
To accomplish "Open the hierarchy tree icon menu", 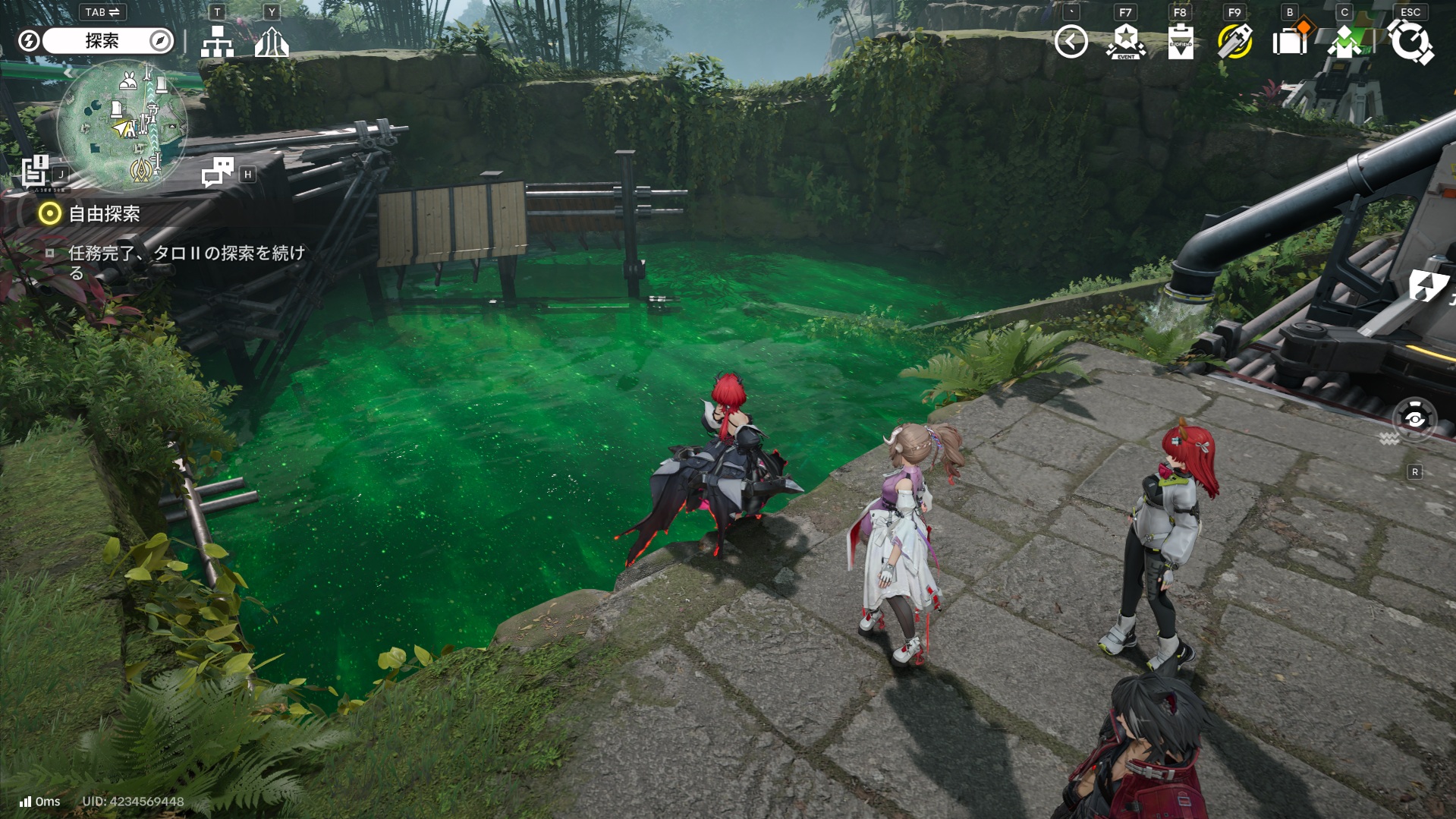I will point(217,43).
